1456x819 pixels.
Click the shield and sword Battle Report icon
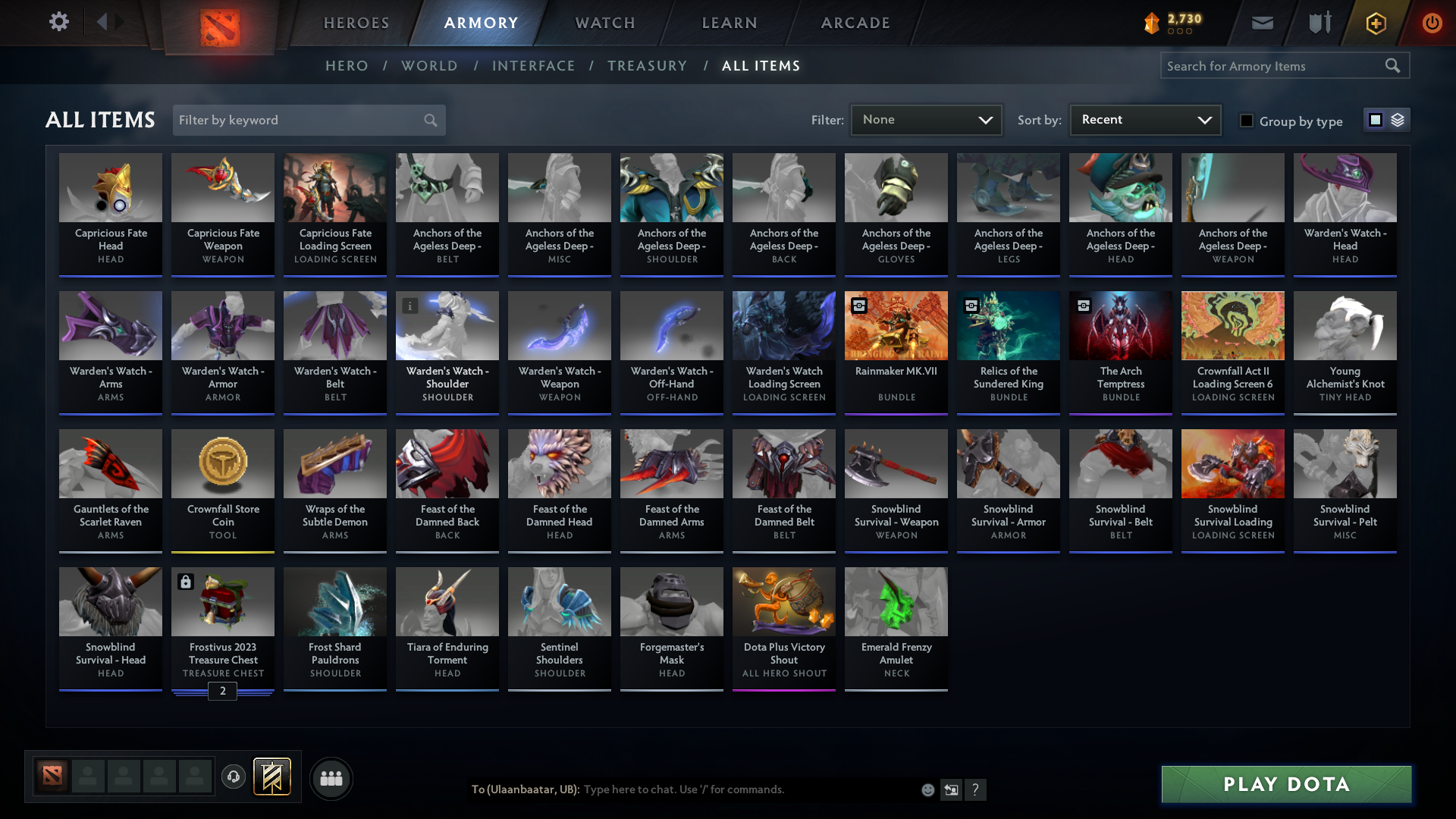pyautogui.click(x=1318, y=23)
